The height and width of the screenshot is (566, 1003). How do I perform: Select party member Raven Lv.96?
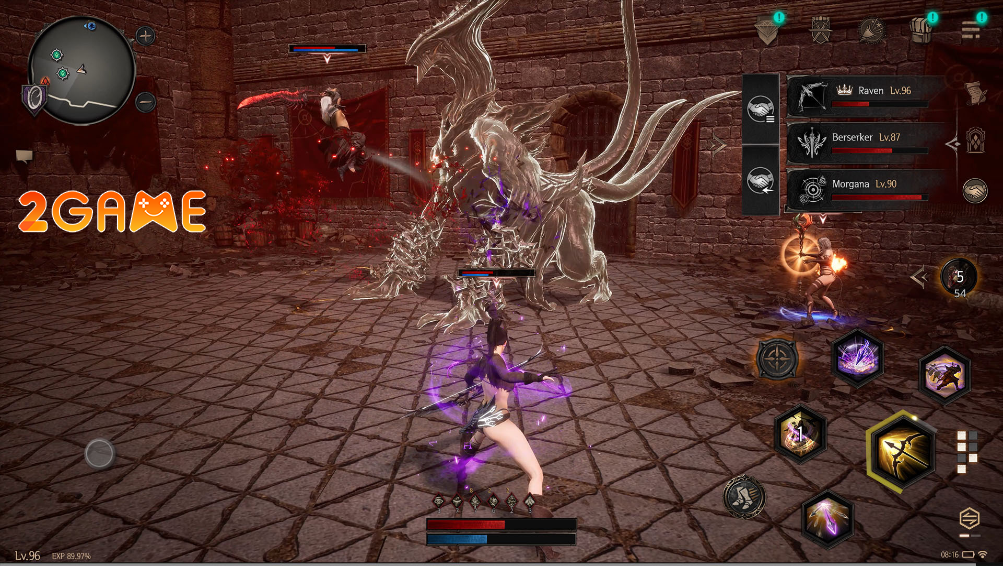[866, 95]
